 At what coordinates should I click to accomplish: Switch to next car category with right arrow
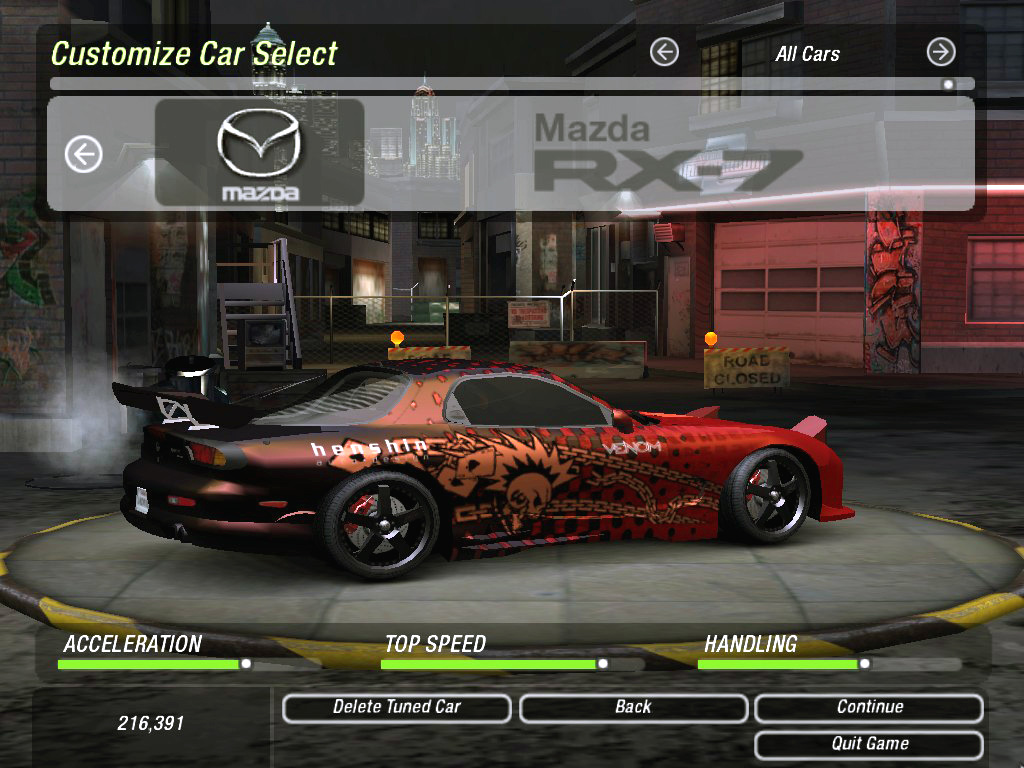pyautogui.click(x=941, y=52)
